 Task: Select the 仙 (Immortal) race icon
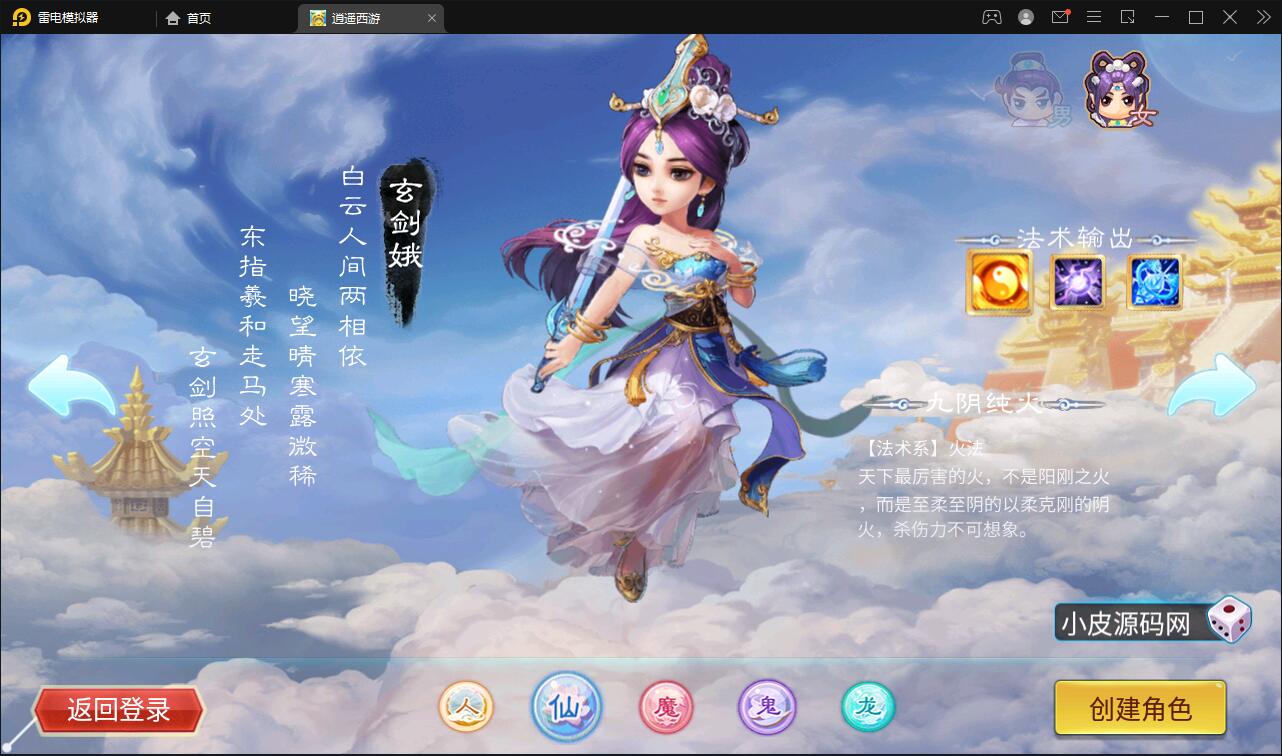(x=566, y=707)
